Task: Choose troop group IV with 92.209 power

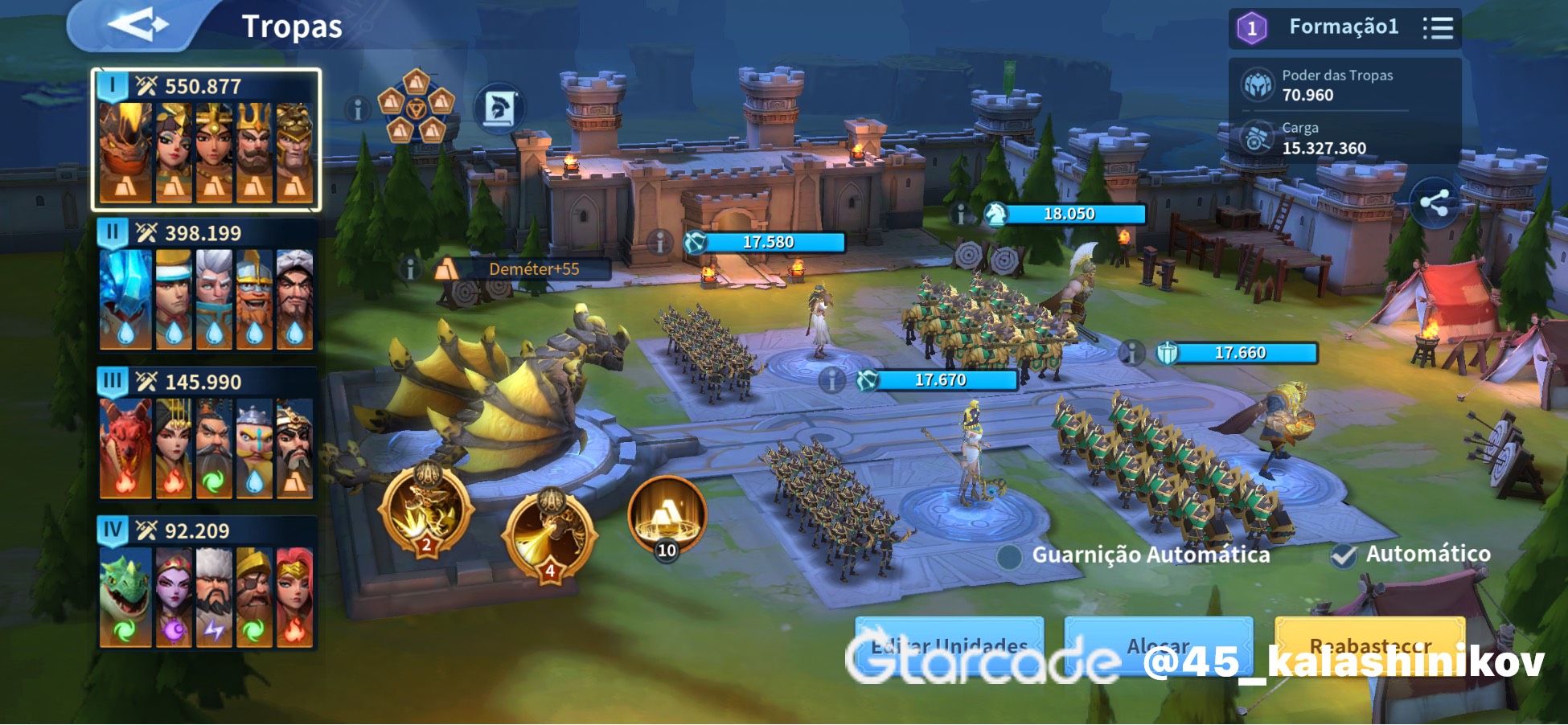Action: [x=206, y=584]
